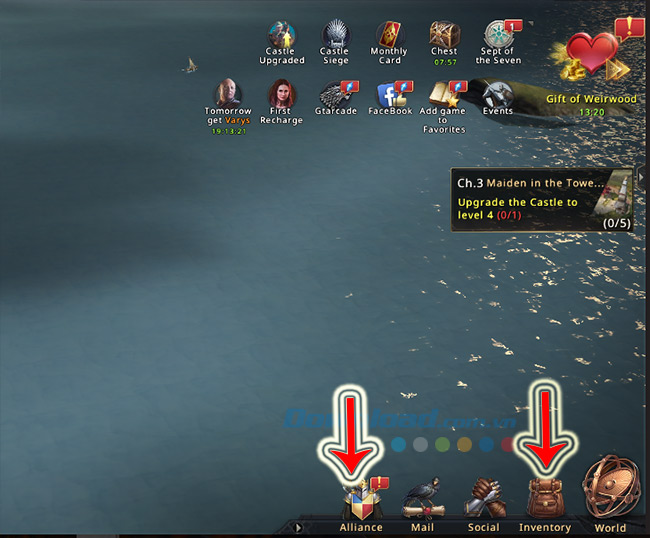The image size is (650, 538).
Task: Open Sept of the Seven
Action: pos(496,36)
